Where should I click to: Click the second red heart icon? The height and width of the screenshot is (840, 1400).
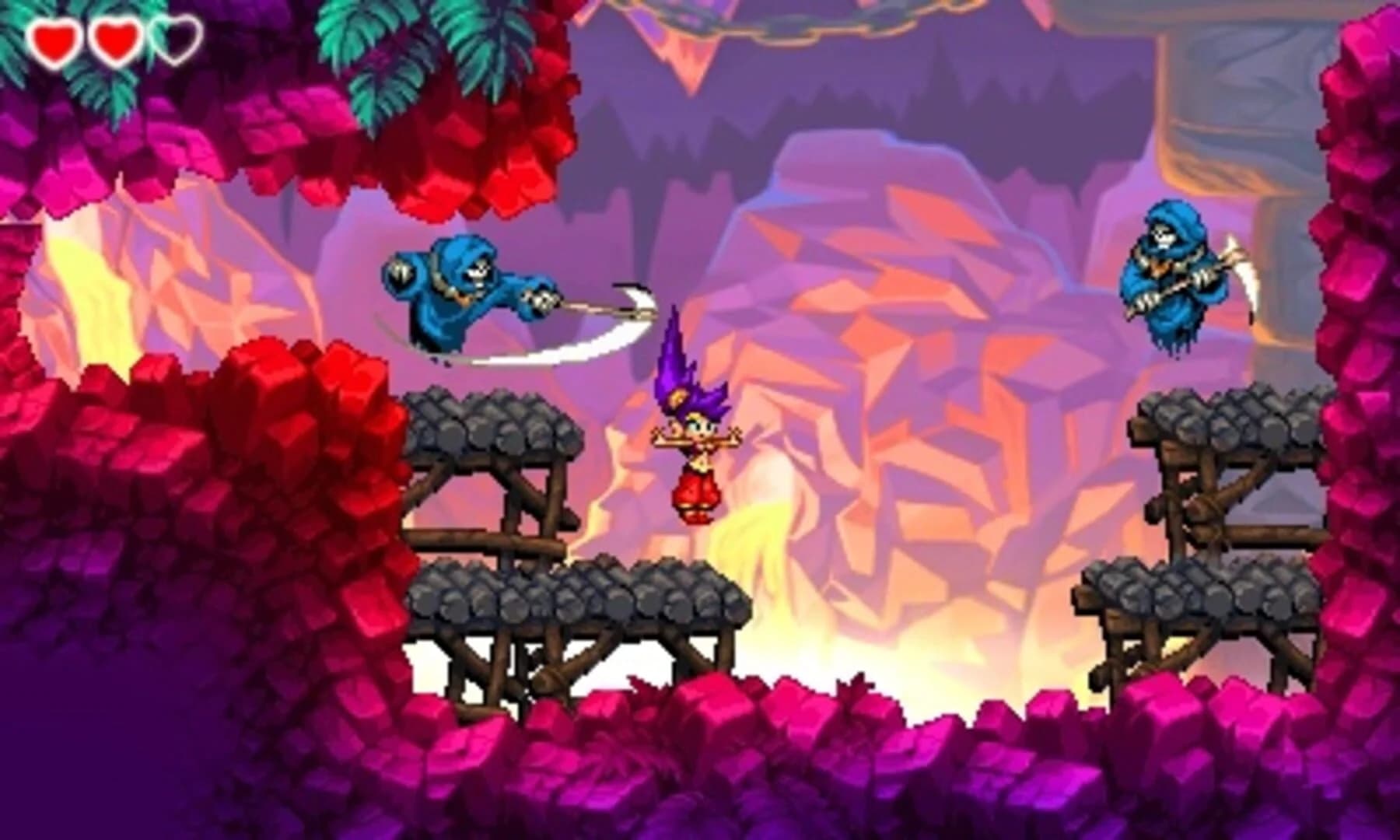point(115,40)
